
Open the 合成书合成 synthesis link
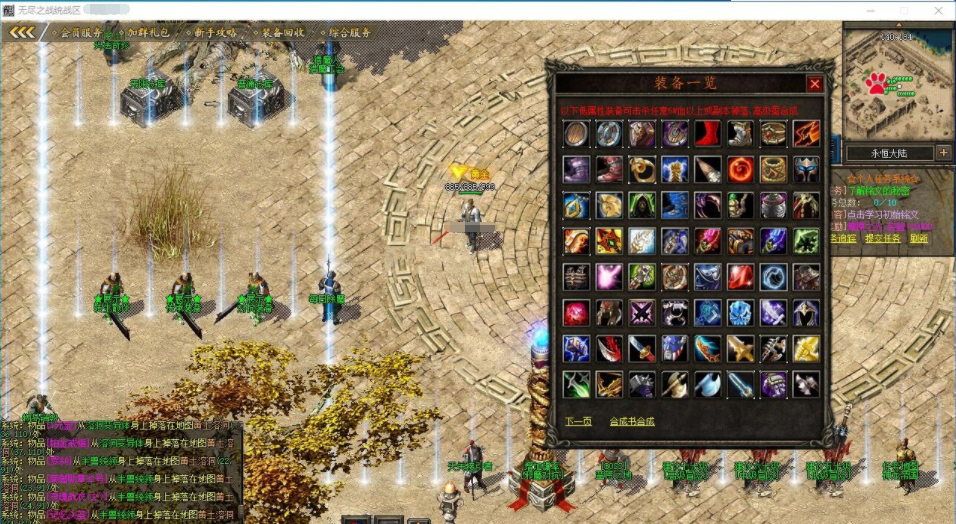click(632, 421)
